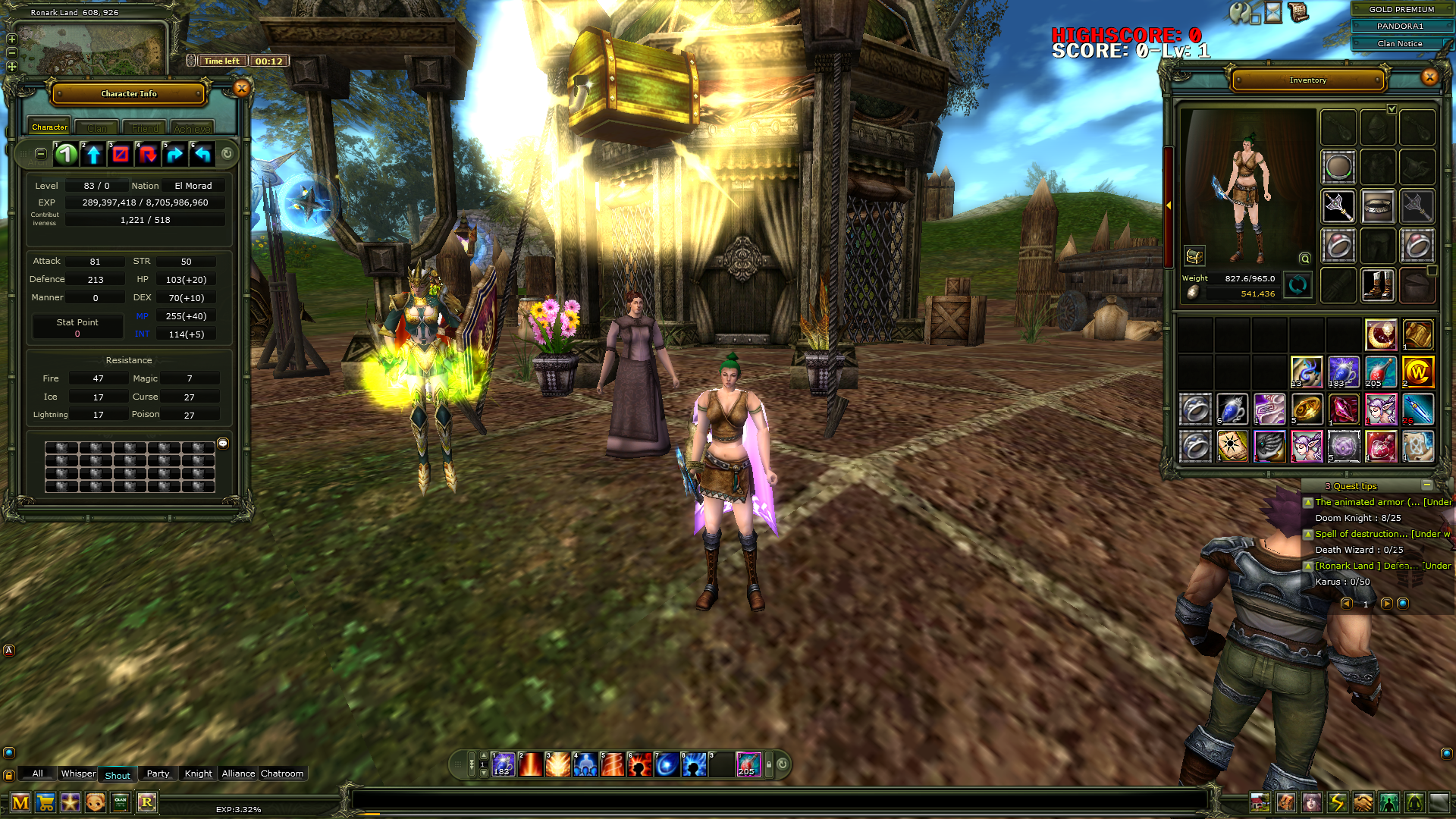Open the Clan board icon bottom-left
The image size is (1456, 819).
coord(121,802)
